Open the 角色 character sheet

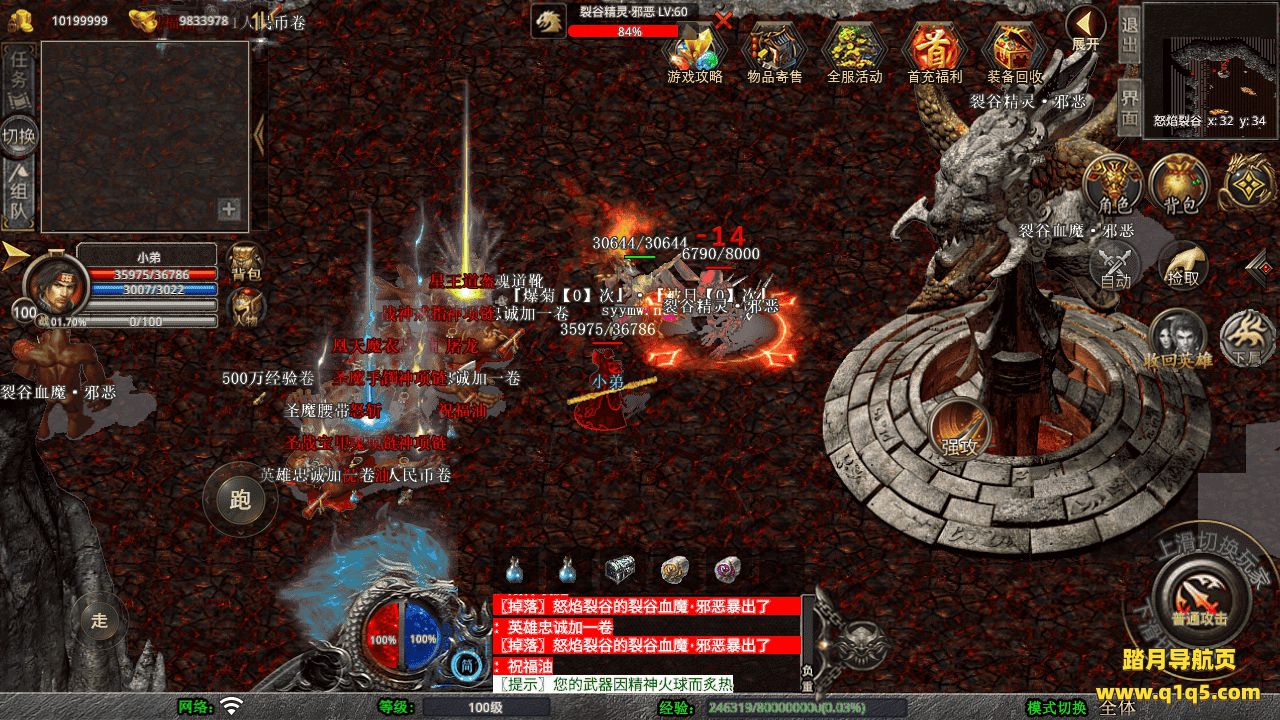pos(1115,183)
